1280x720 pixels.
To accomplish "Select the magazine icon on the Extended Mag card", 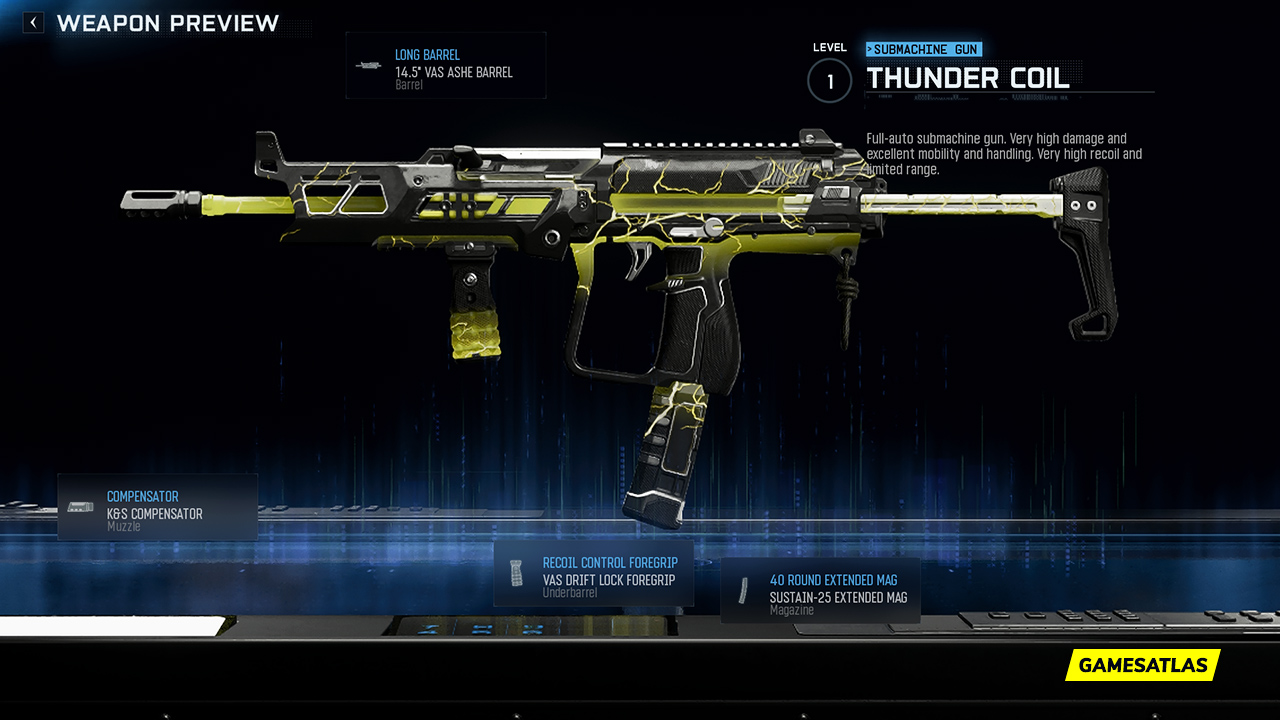I will click(743, 589).
